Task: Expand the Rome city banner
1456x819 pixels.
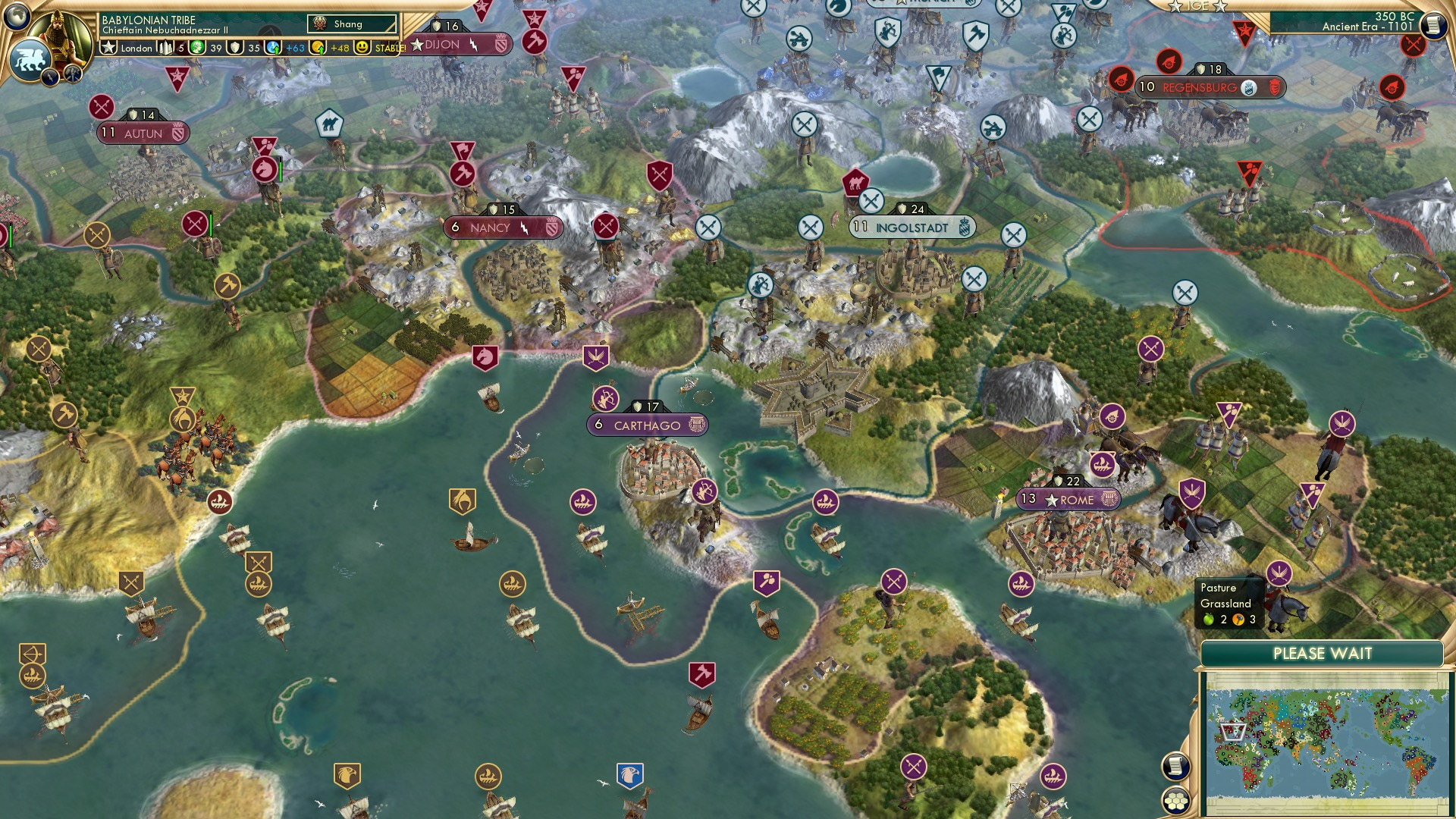Action: point(1068,500)
